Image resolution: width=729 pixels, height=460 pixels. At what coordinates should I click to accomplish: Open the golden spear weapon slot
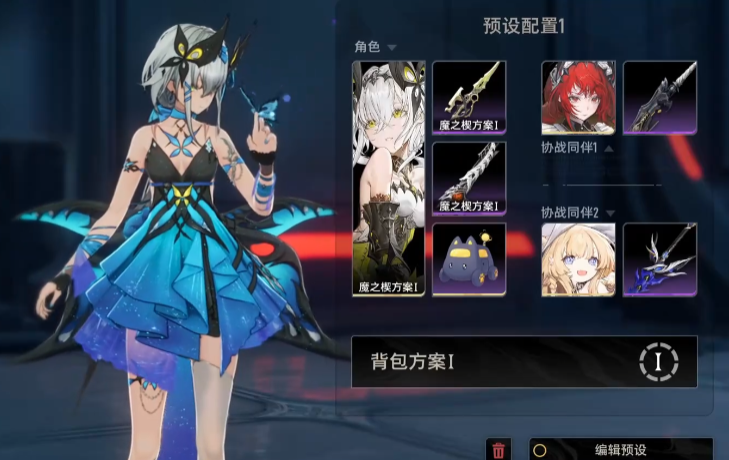[x=469, y=97]
